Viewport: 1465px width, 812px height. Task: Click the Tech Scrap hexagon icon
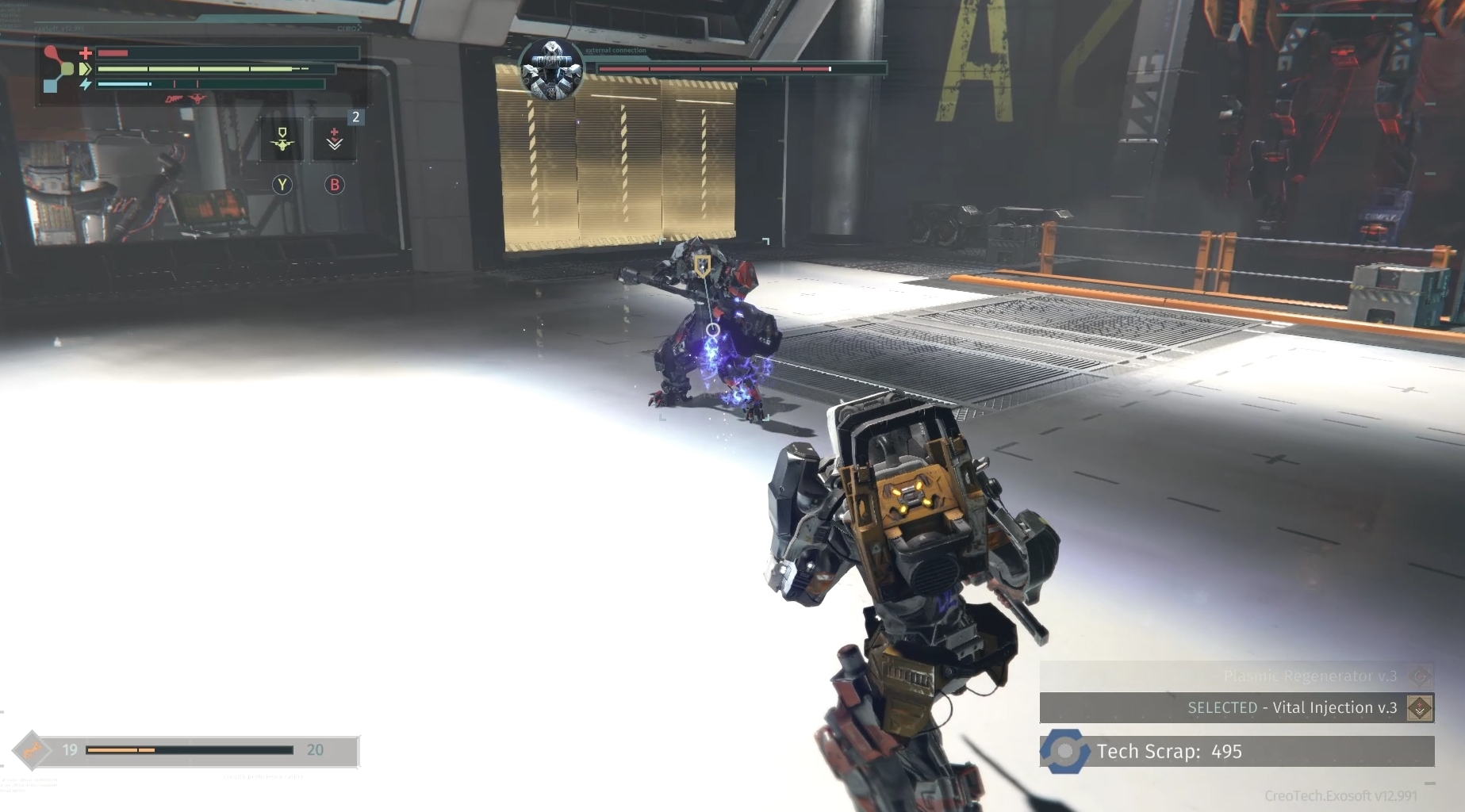click(x=1066, y=751)
